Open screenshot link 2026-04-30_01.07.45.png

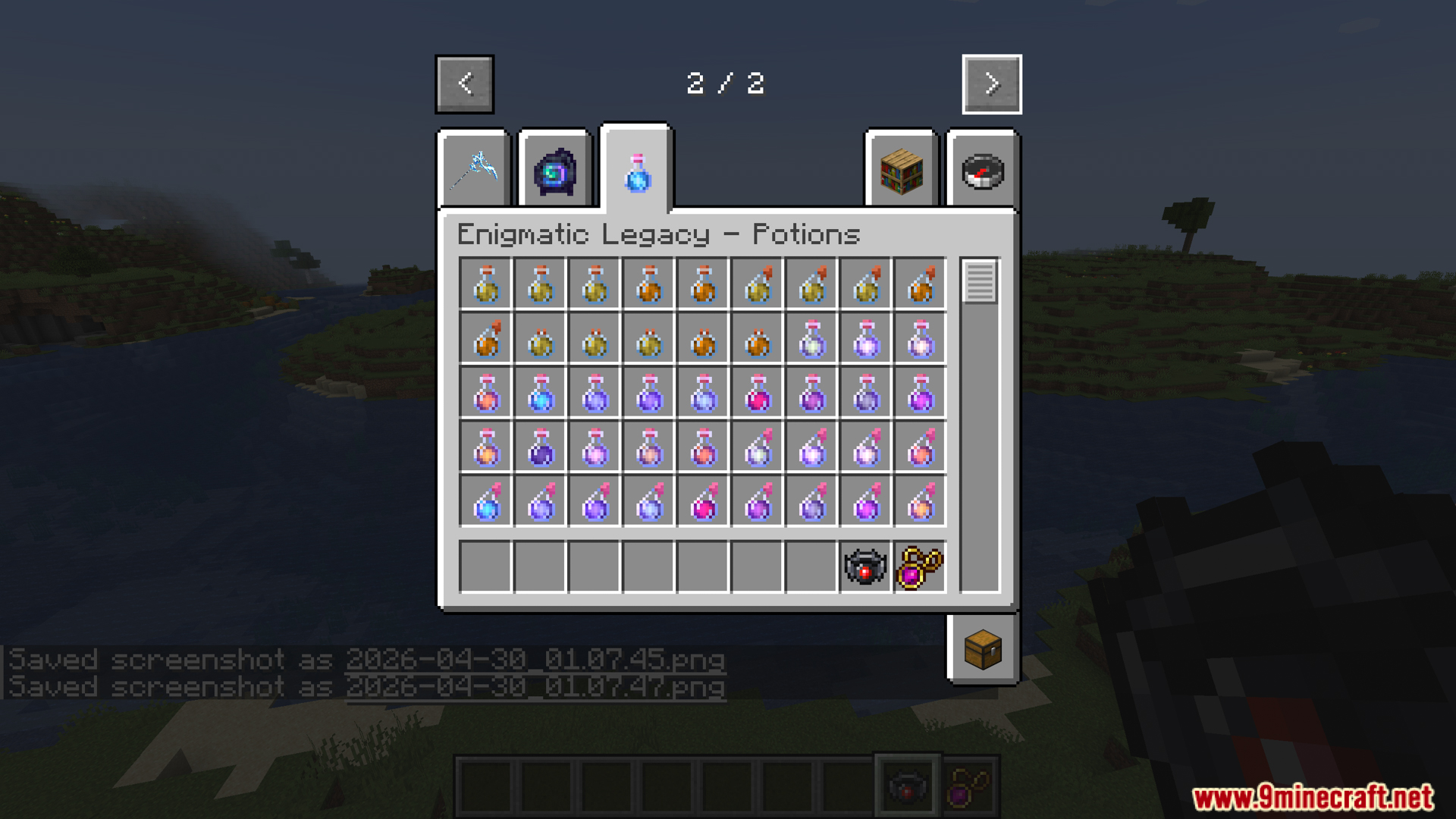(535, 661)
